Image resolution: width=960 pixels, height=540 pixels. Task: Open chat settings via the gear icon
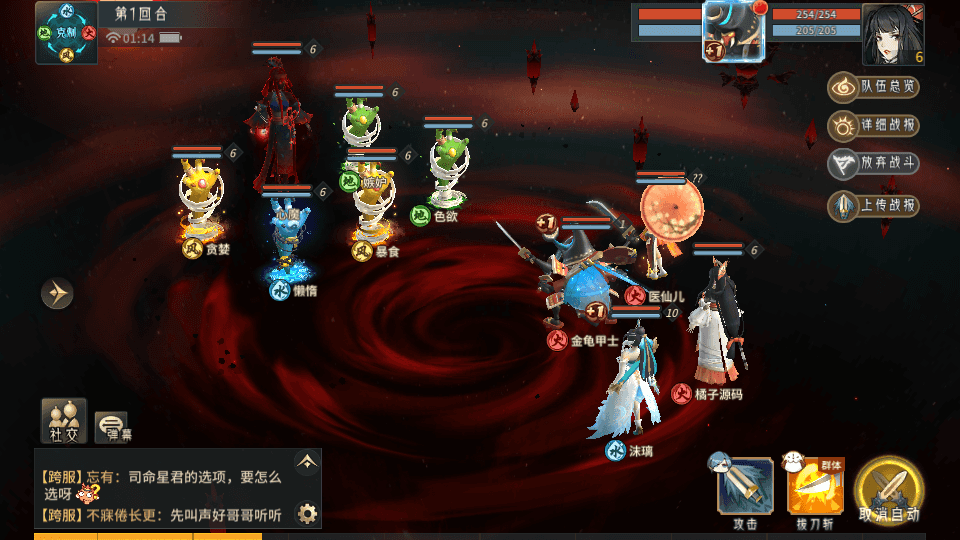pyautogui.click(x=307, y=513)
